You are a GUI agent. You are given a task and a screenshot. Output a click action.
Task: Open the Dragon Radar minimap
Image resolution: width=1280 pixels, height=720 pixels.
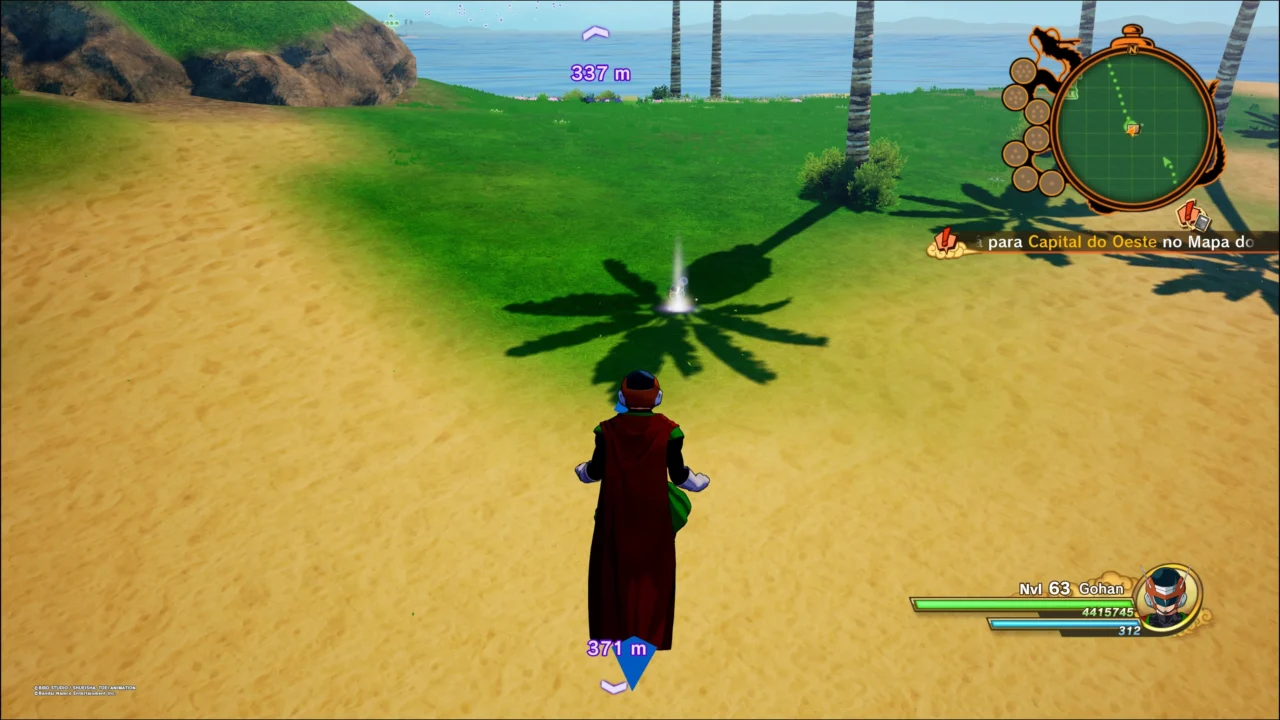click(1133, 127)
